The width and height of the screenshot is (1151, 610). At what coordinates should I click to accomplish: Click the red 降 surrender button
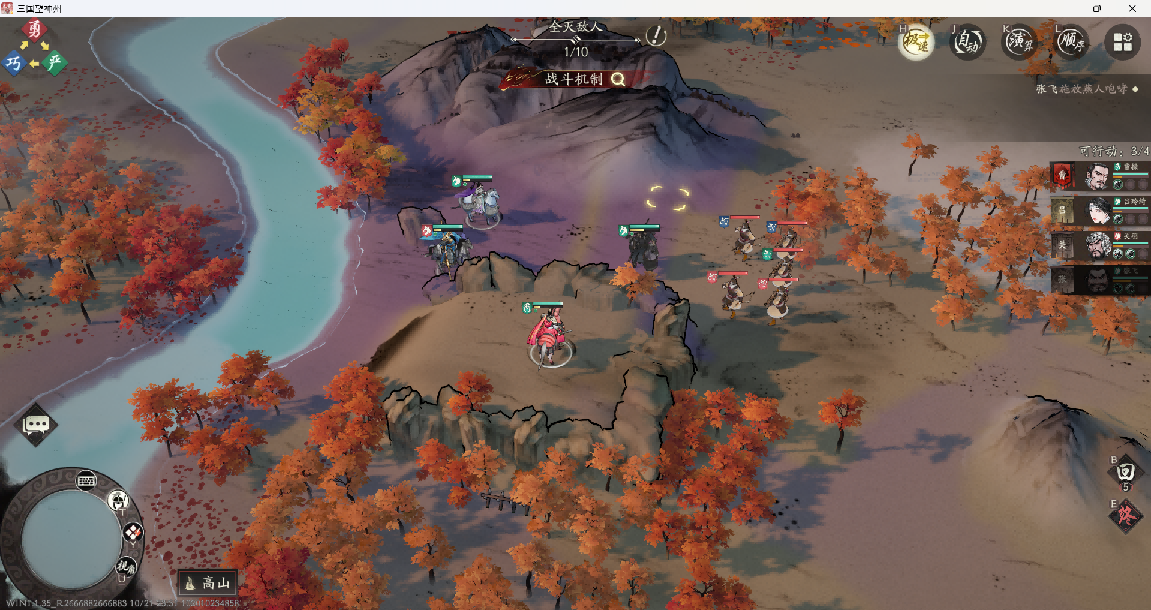click(1125, 515)
